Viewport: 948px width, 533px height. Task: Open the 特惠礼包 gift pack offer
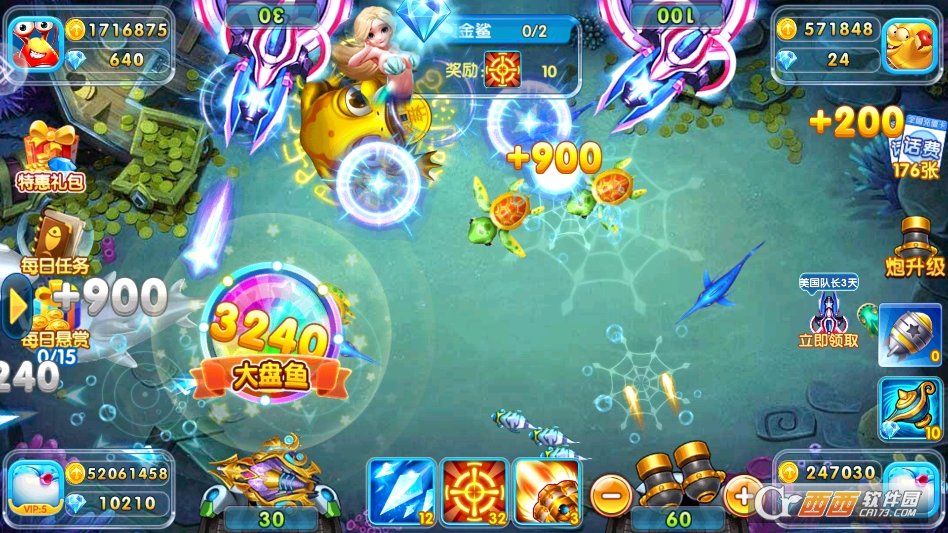click(x=52, y=156)
